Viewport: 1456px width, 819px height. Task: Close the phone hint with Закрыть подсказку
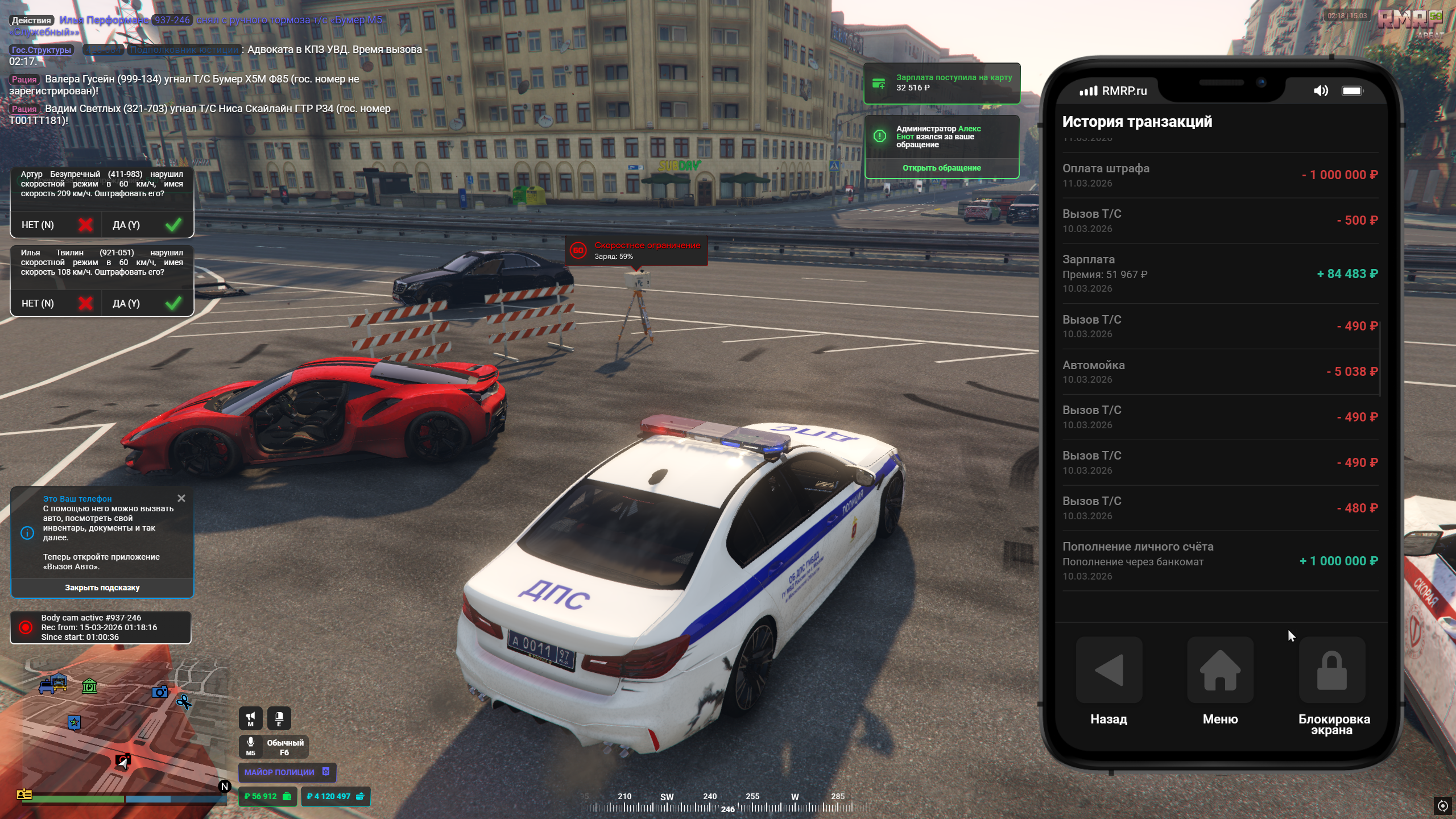point(102,588)
